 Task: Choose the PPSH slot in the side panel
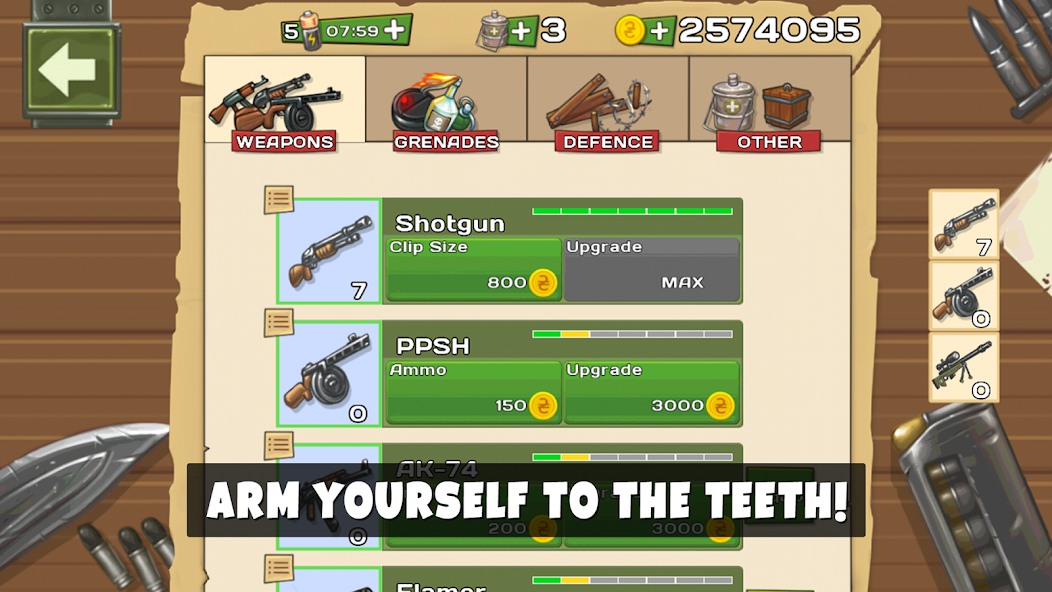pyautogui.click(x=964, y=297)
